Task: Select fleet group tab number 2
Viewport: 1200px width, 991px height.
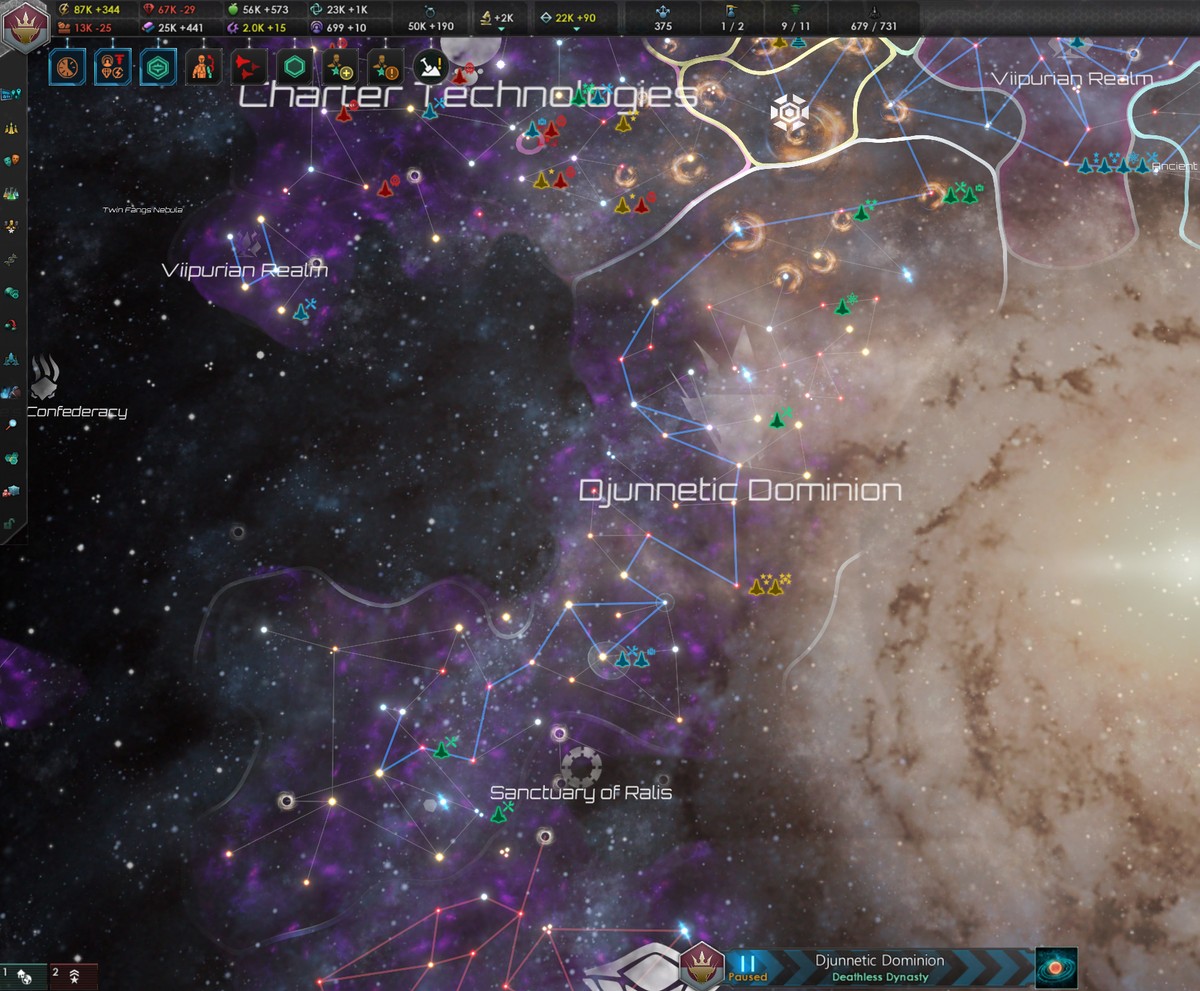Action: (69, 973)
